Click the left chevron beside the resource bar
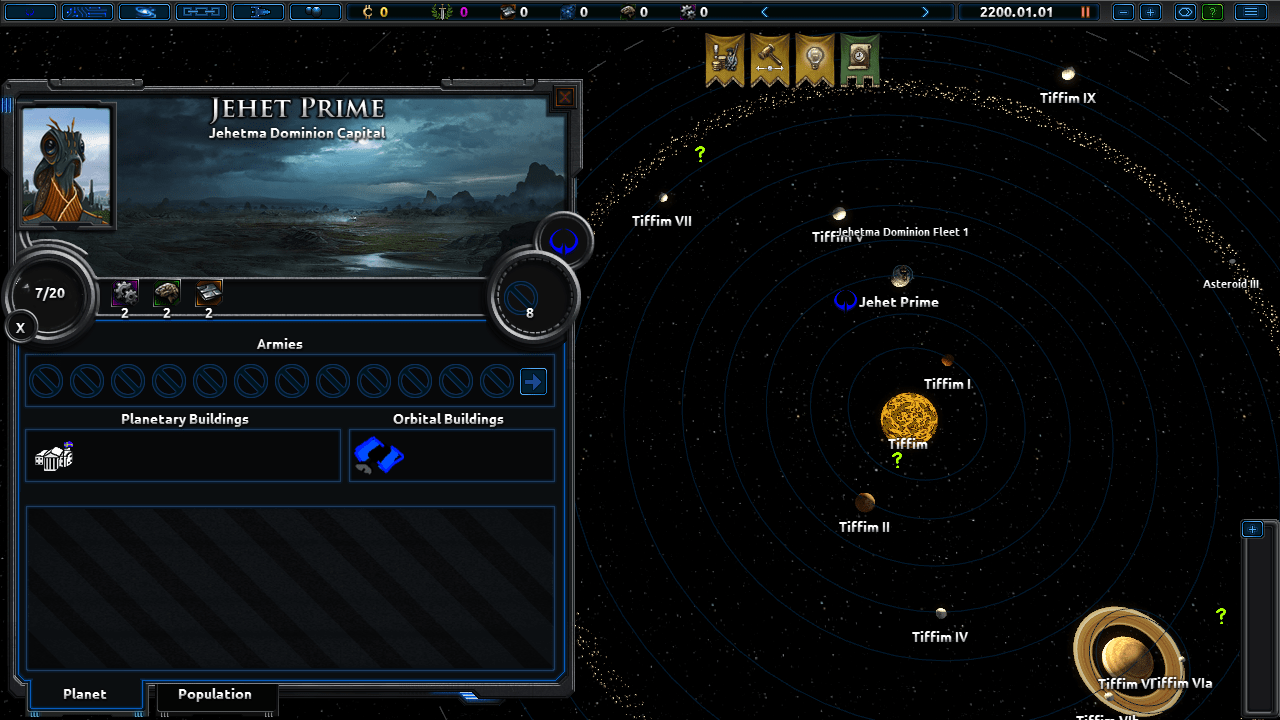This screenshot has height=720, width=1280. pyautogui.click(x=765, y=11)
